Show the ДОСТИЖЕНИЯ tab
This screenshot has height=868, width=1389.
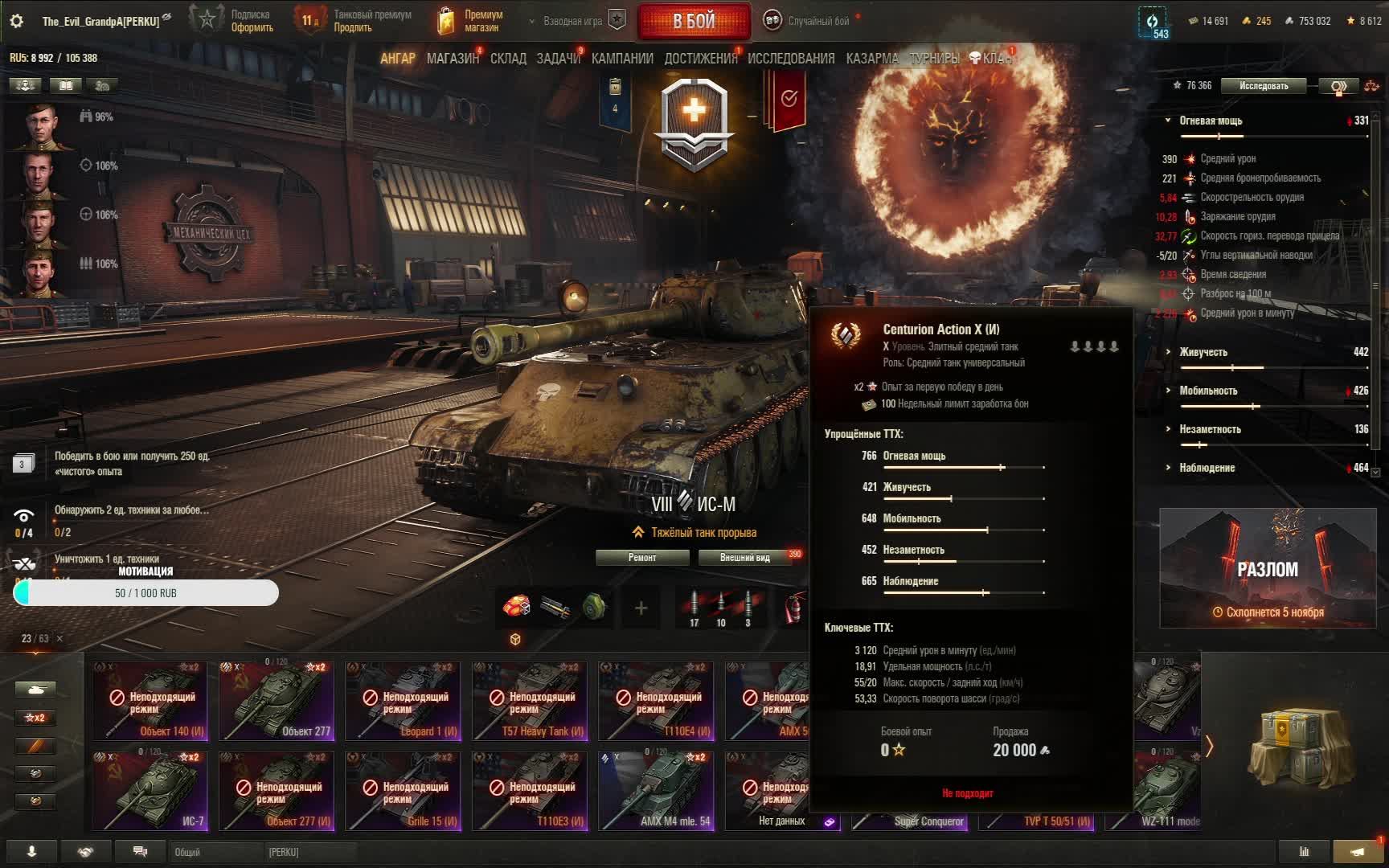point(701,59)
